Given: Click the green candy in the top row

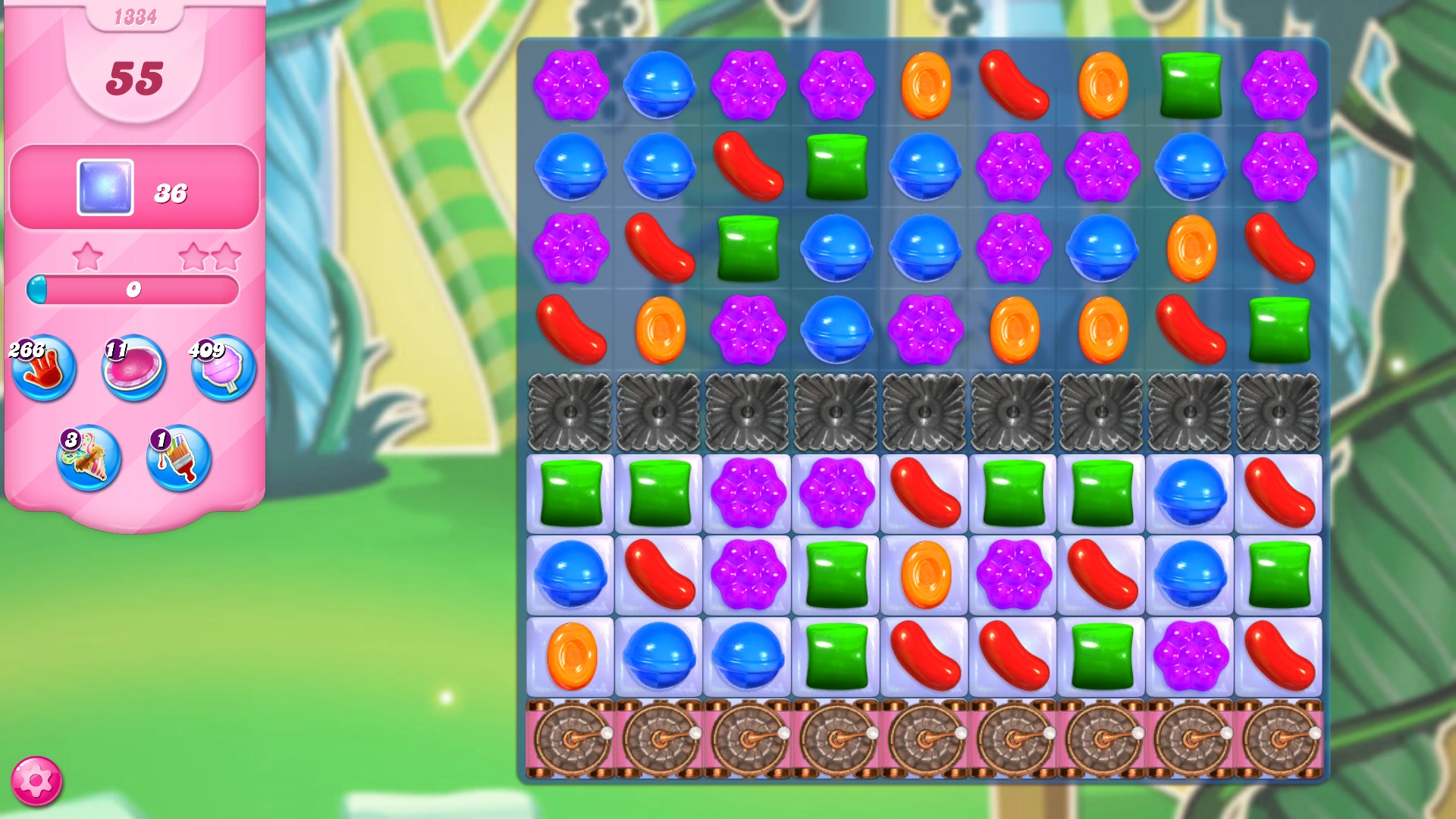Looking at the screenshot, I should [x=1190, y=84].
